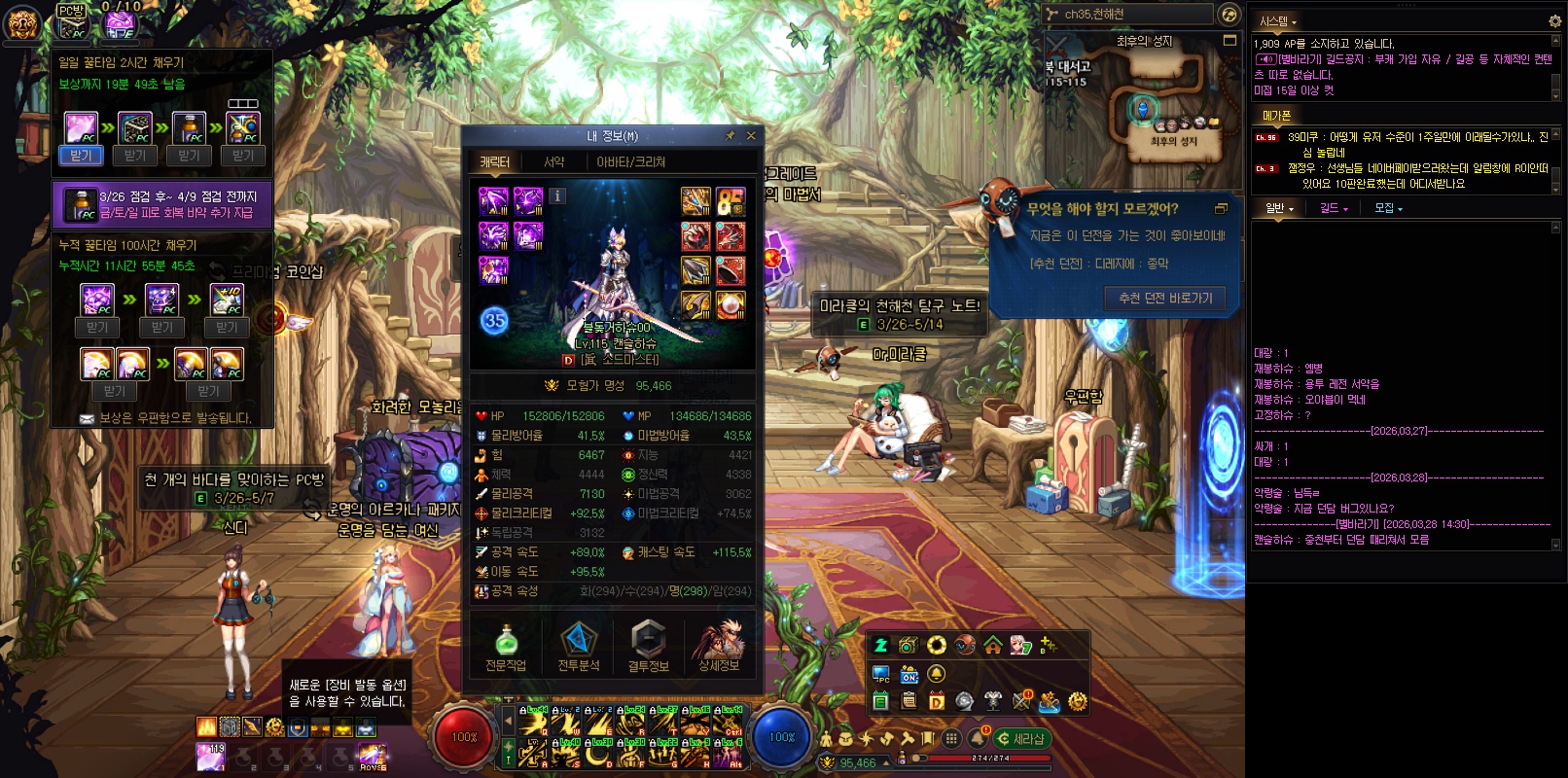The width and height of the screenshot is (1568, 778).
Task: Open the 세라샵 cash shop
Action: (x=1021, y=739)
